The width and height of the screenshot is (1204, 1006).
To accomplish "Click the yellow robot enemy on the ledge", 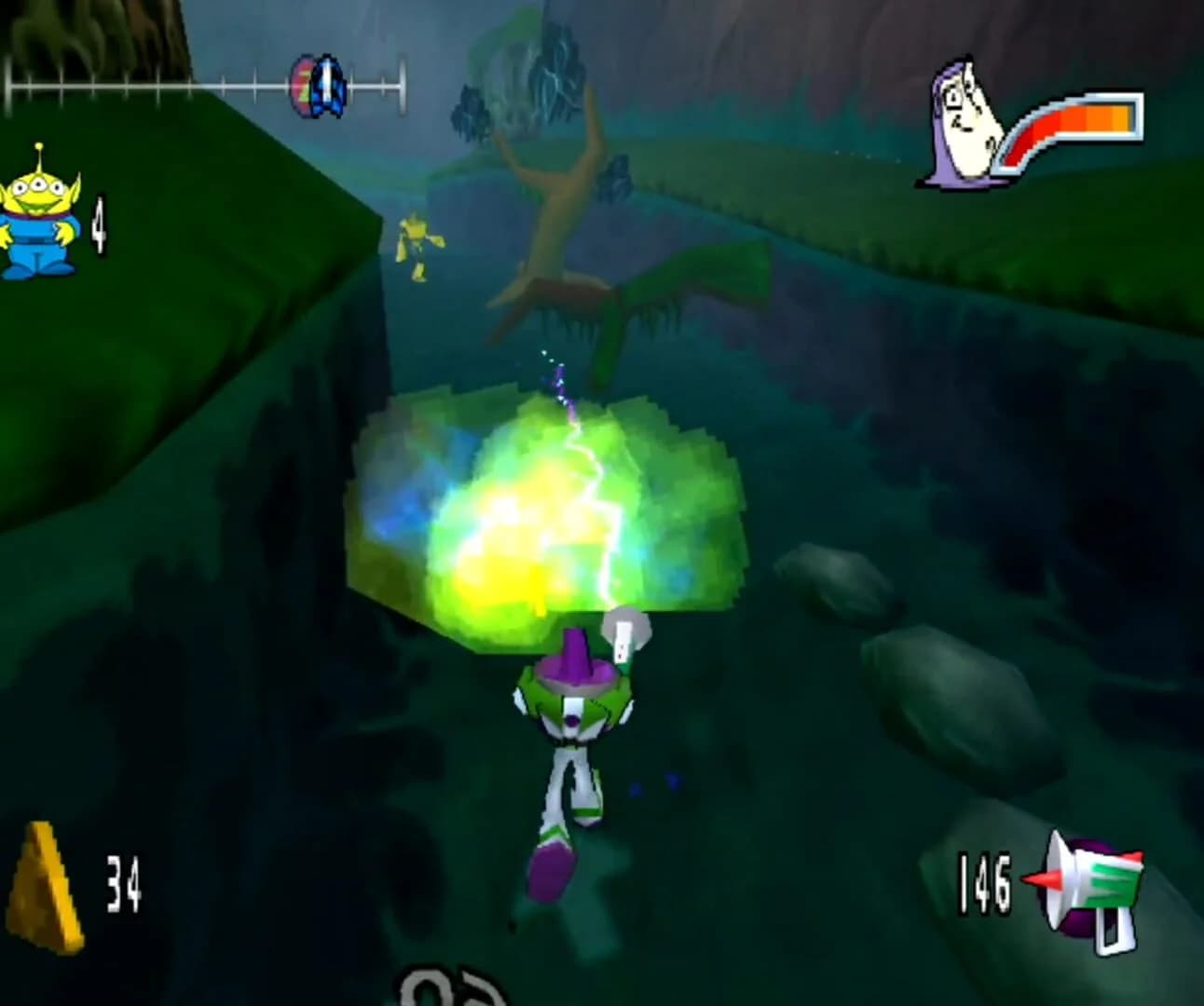I will 417,247.
